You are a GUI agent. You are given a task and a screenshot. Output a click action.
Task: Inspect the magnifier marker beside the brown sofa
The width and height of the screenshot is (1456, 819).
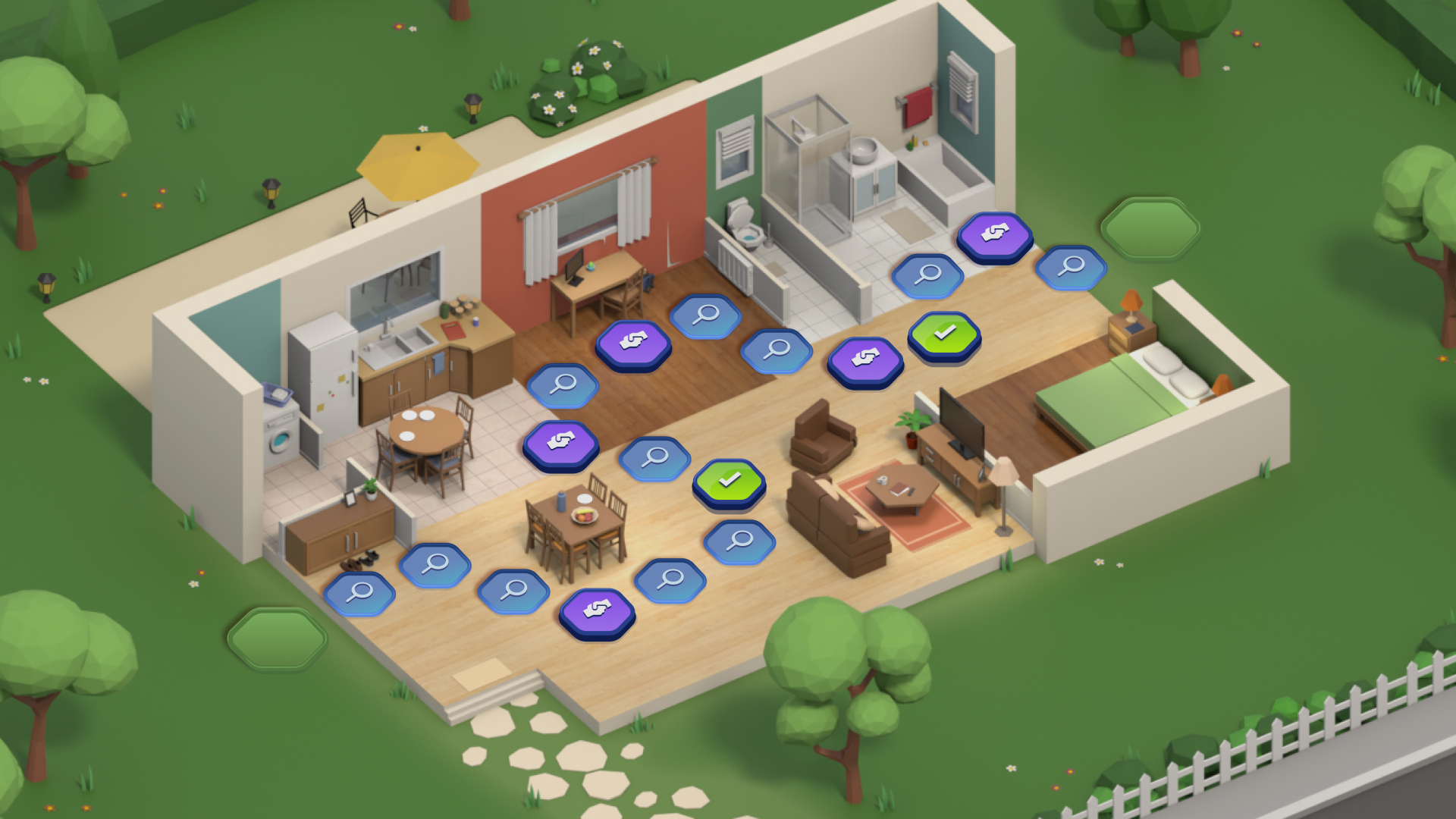739,541
